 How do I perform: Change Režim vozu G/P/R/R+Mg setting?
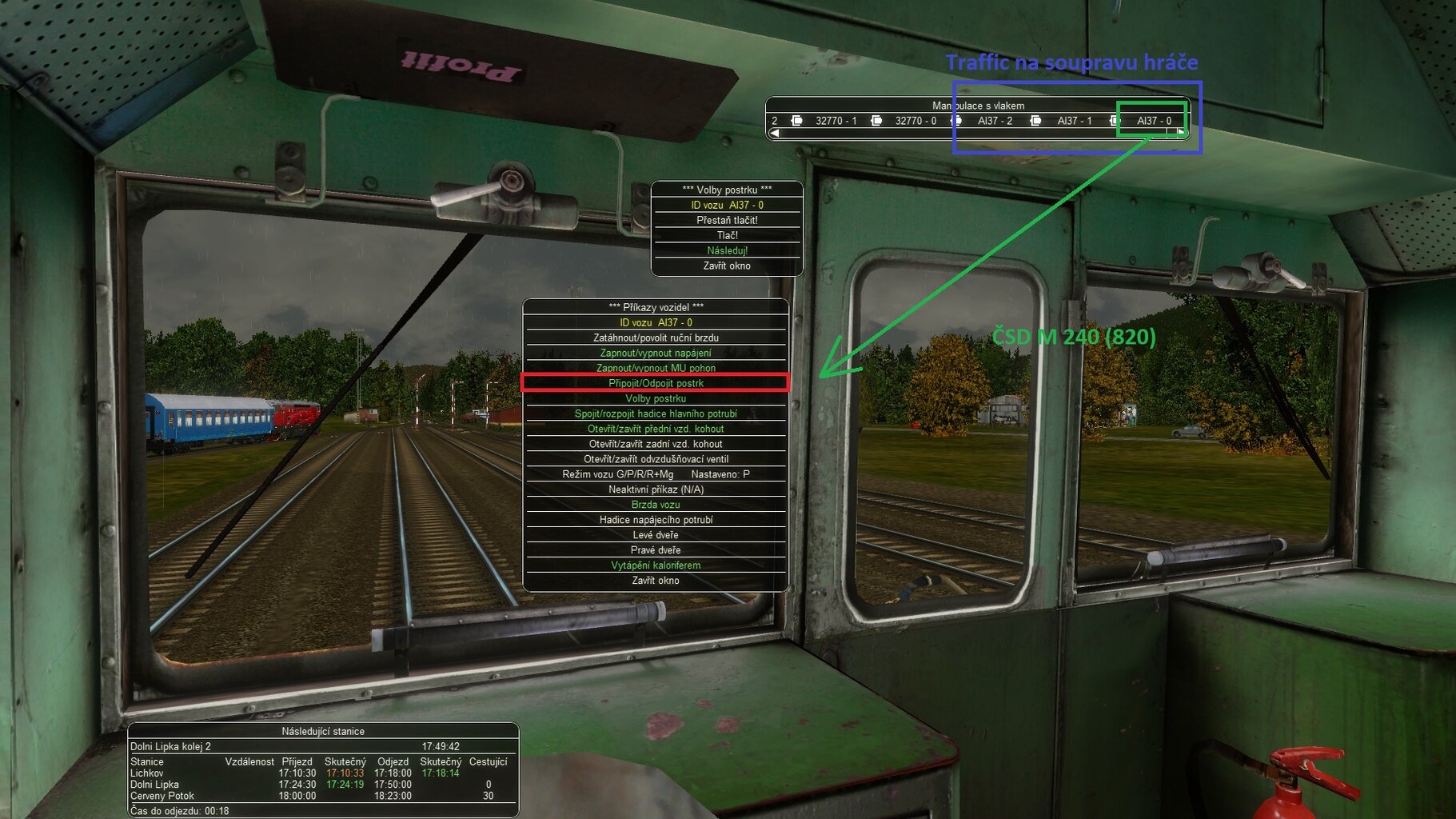pyautogui.click(x=656, y=474)
